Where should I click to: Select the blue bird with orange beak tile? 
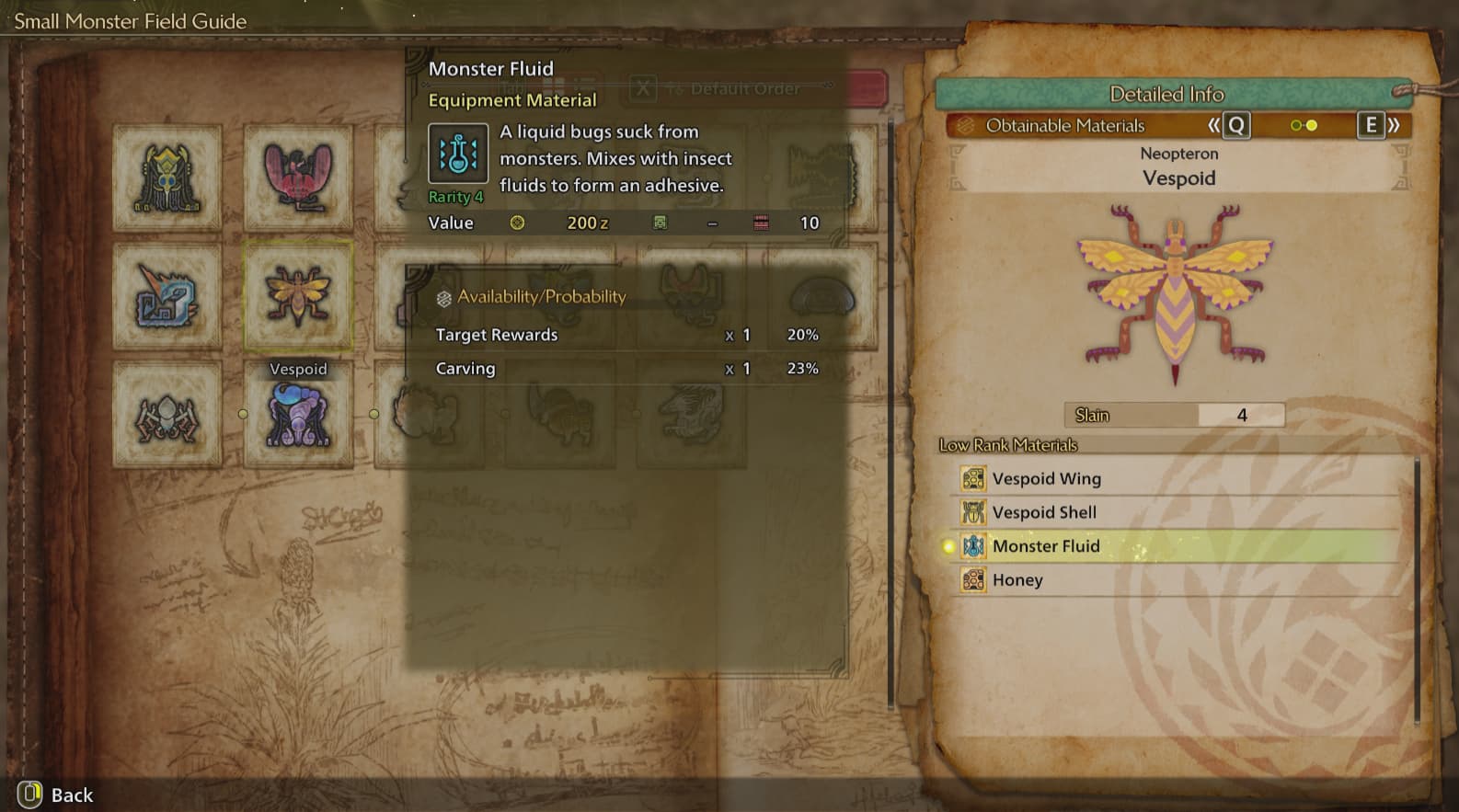pyautogui.click(x=167, y=295)
